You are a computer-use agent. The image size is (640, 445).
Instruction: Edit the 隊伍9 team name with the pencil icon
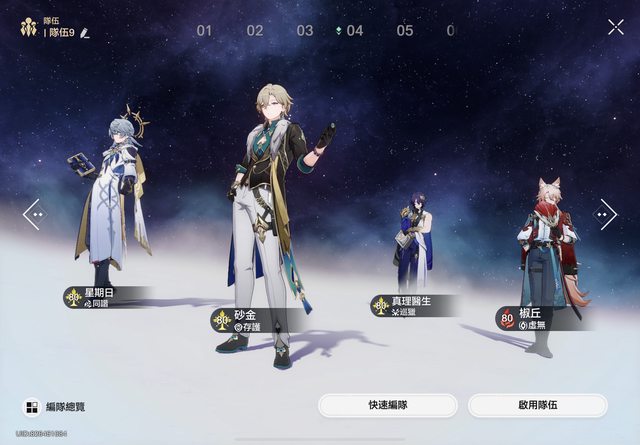(x=86, y=33)
